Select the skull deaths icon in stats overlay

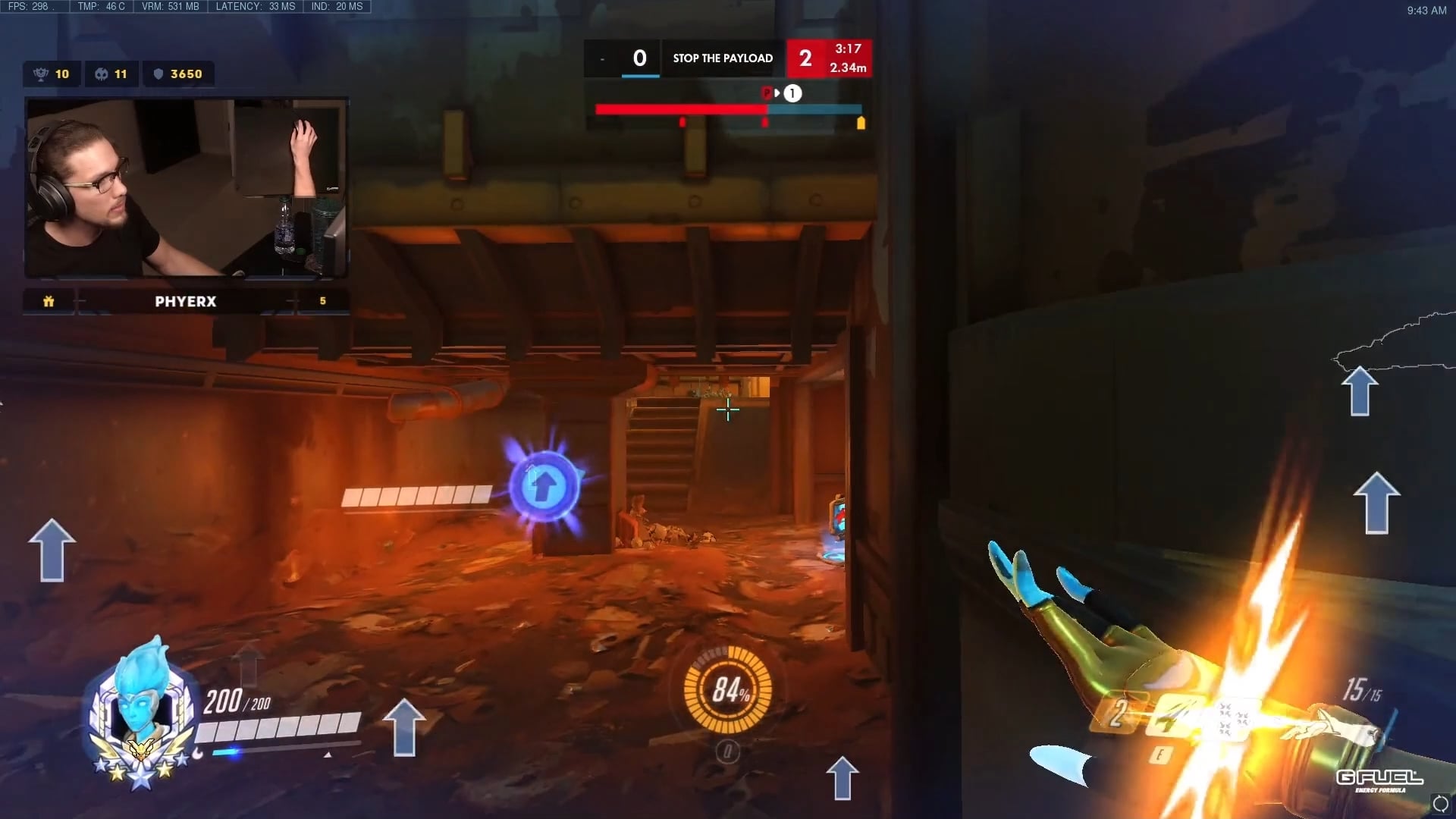tap(99, 74)
